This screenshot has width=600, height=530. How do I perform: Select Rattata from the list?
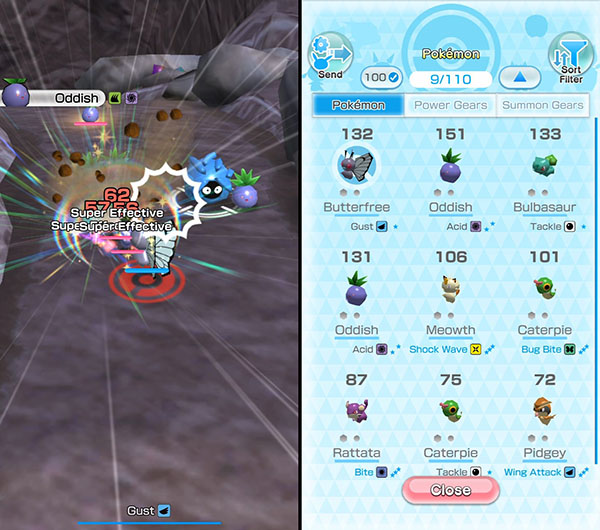(x=356, y=415)
